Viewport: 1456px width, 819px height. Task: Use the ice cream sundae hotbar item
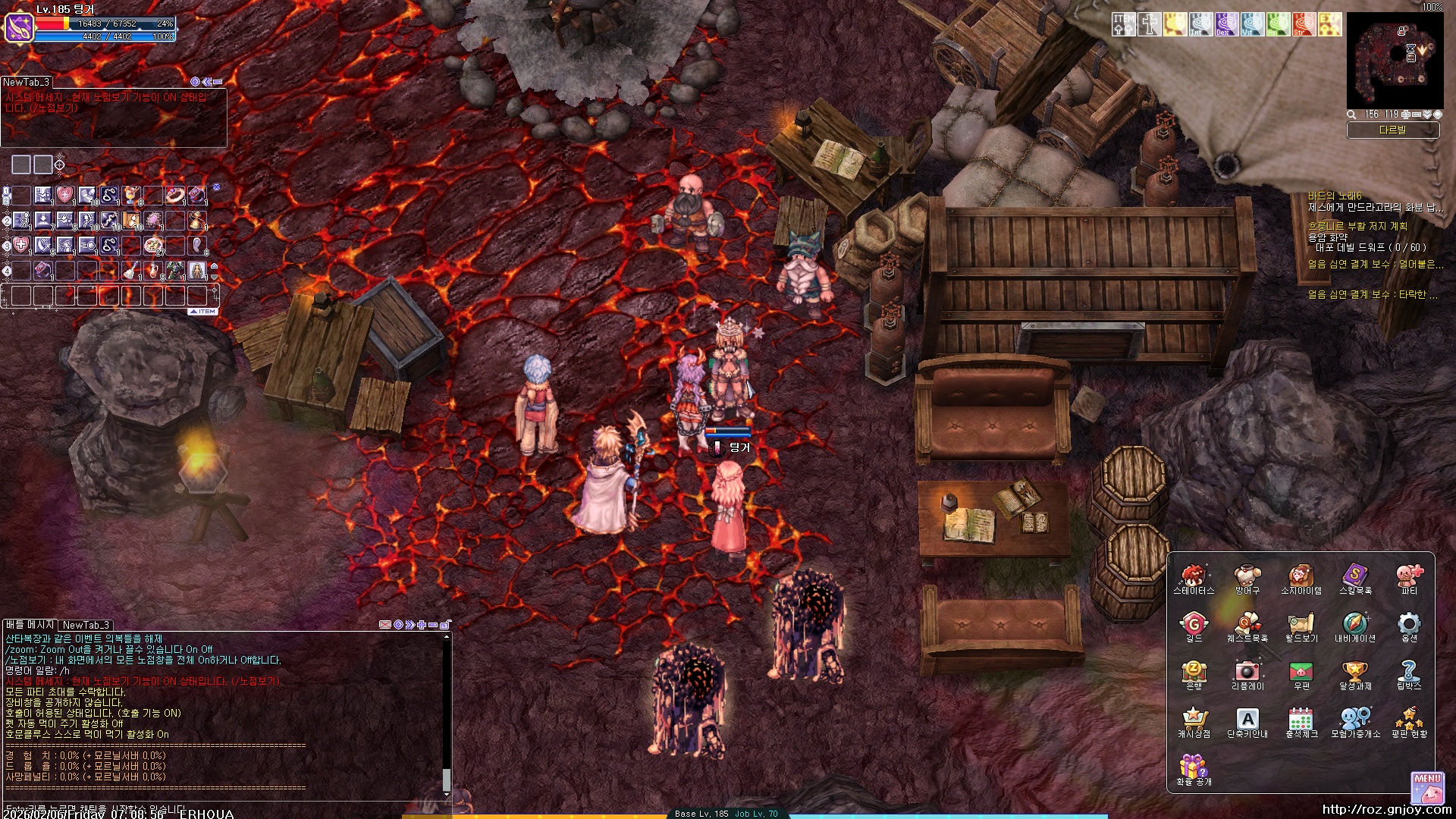[x=131, y=196]
